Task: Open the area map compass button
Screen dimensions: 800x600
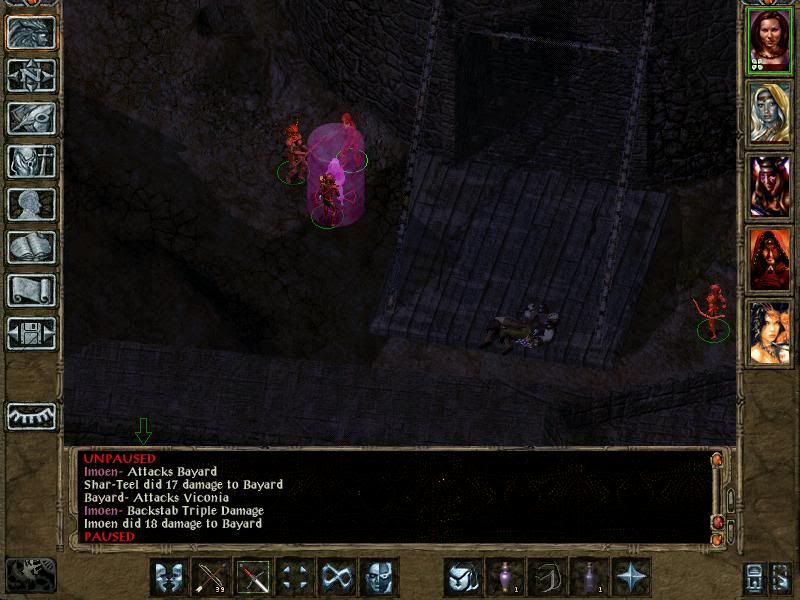Action: [x=31, y=76]
